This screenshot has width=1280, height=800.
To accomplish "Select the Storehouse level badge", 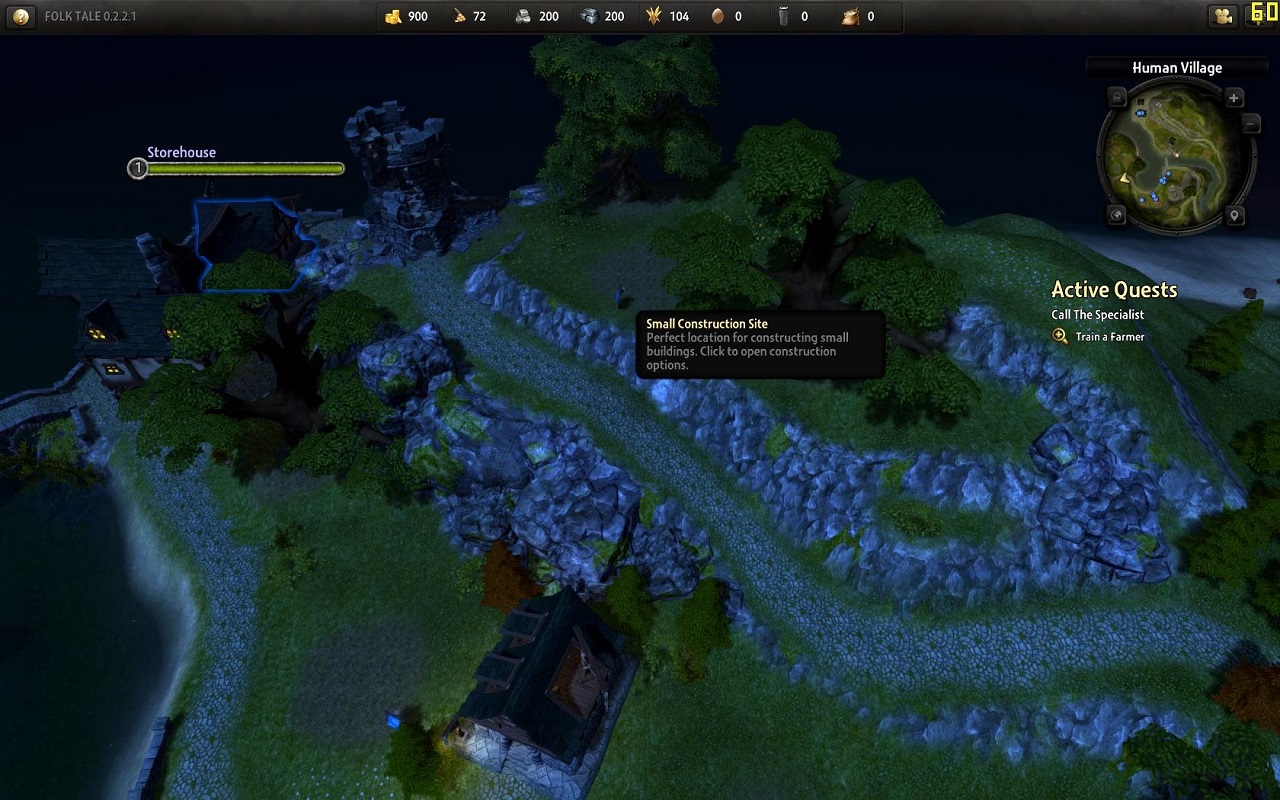I will click(x=138, y=168).
